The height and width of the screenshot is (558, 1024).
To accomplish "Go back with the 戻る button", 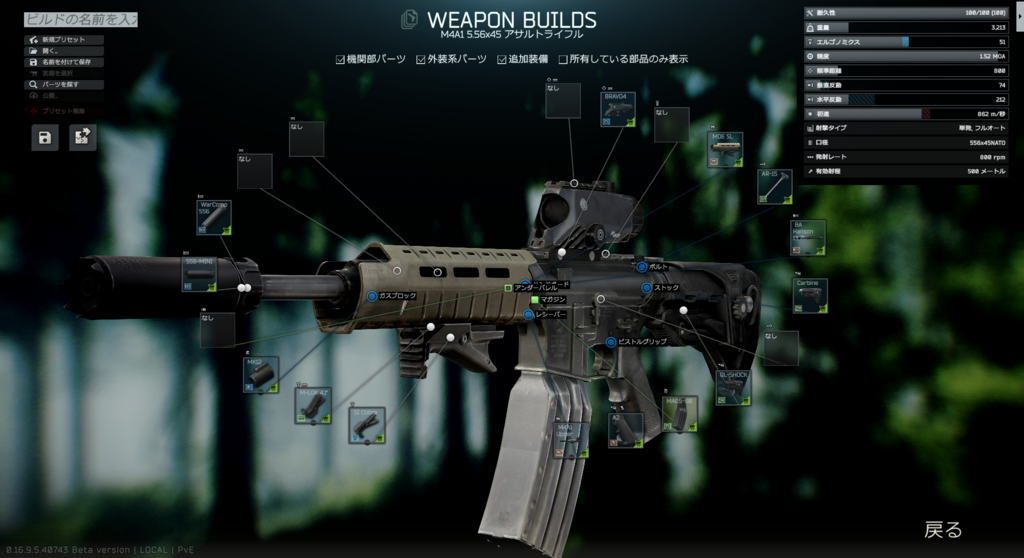I will click(942, 529).
